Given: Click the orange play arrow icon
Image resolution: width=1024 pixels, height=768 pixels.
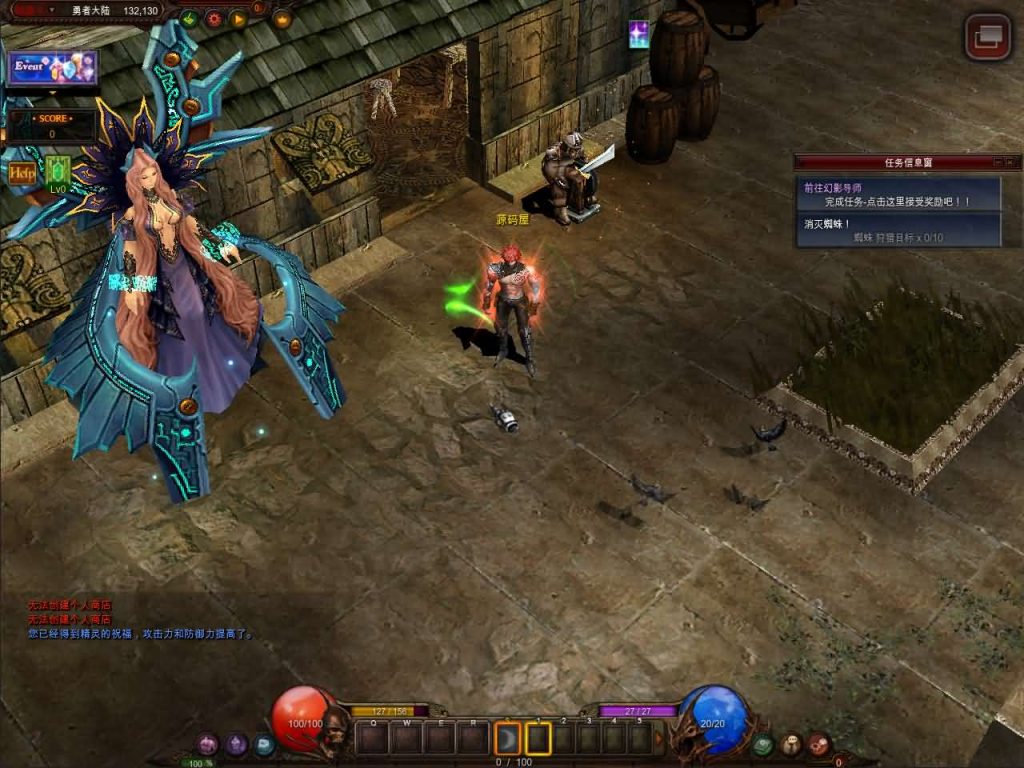Looking at the screenshot, I should click(238, 18).
